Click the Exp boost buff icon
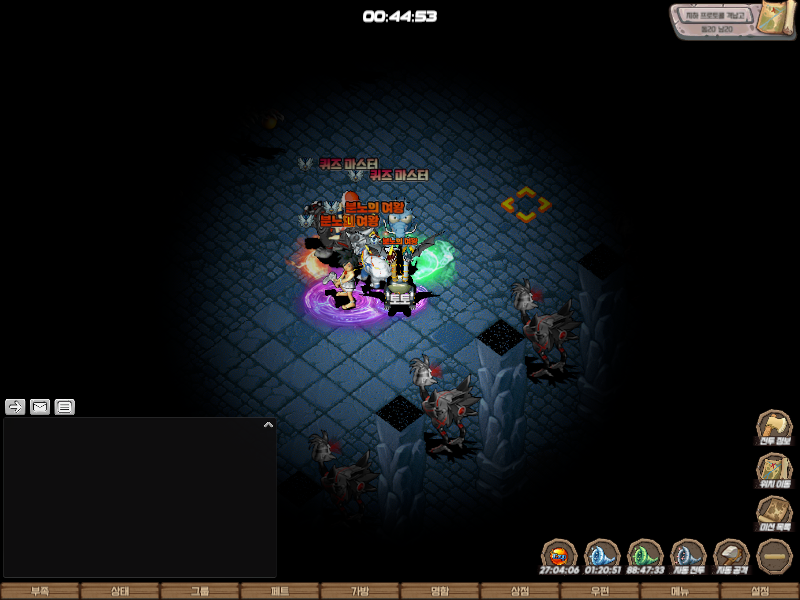800x600 pixels. pyautogui.click(x=559, y=556)
